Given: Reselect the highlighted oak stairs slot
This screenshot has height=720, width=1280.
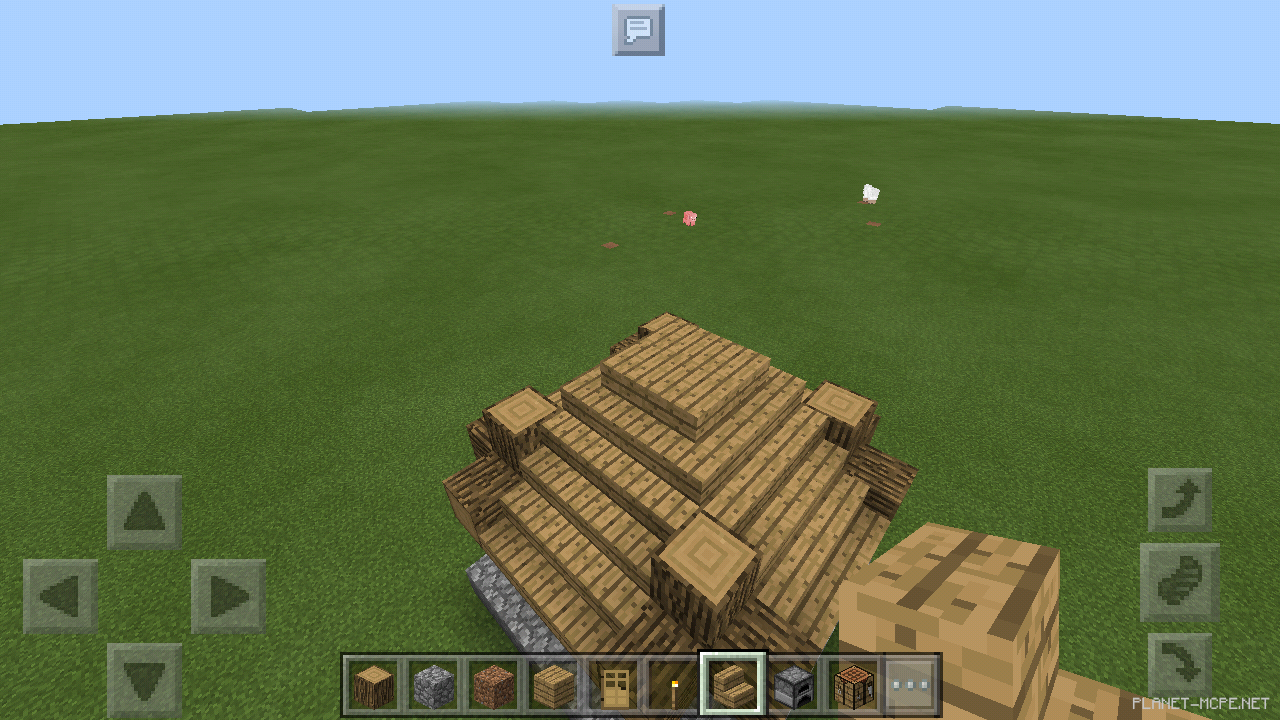Looking at the screenshot, I should pyautogui.click(x=735, y=683).
